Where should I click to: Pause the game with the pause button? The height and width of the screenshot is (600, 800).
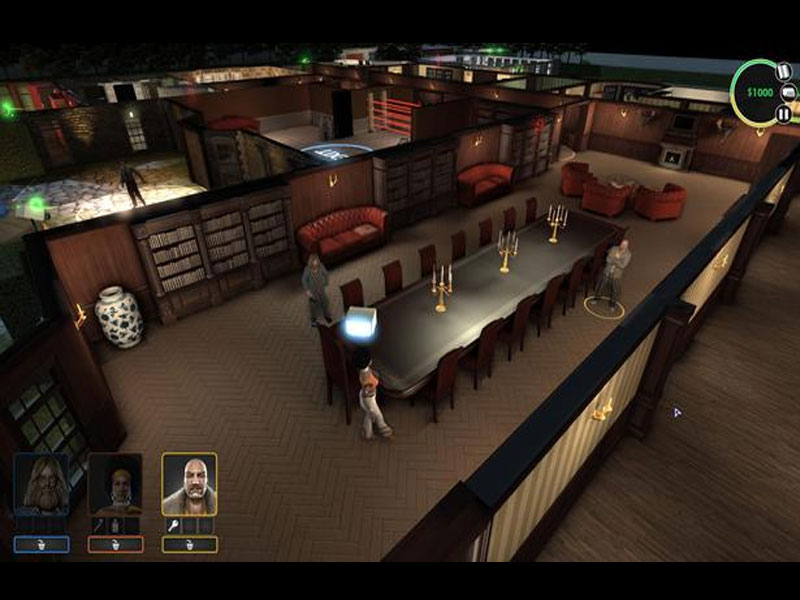click(x=784, y=114)
